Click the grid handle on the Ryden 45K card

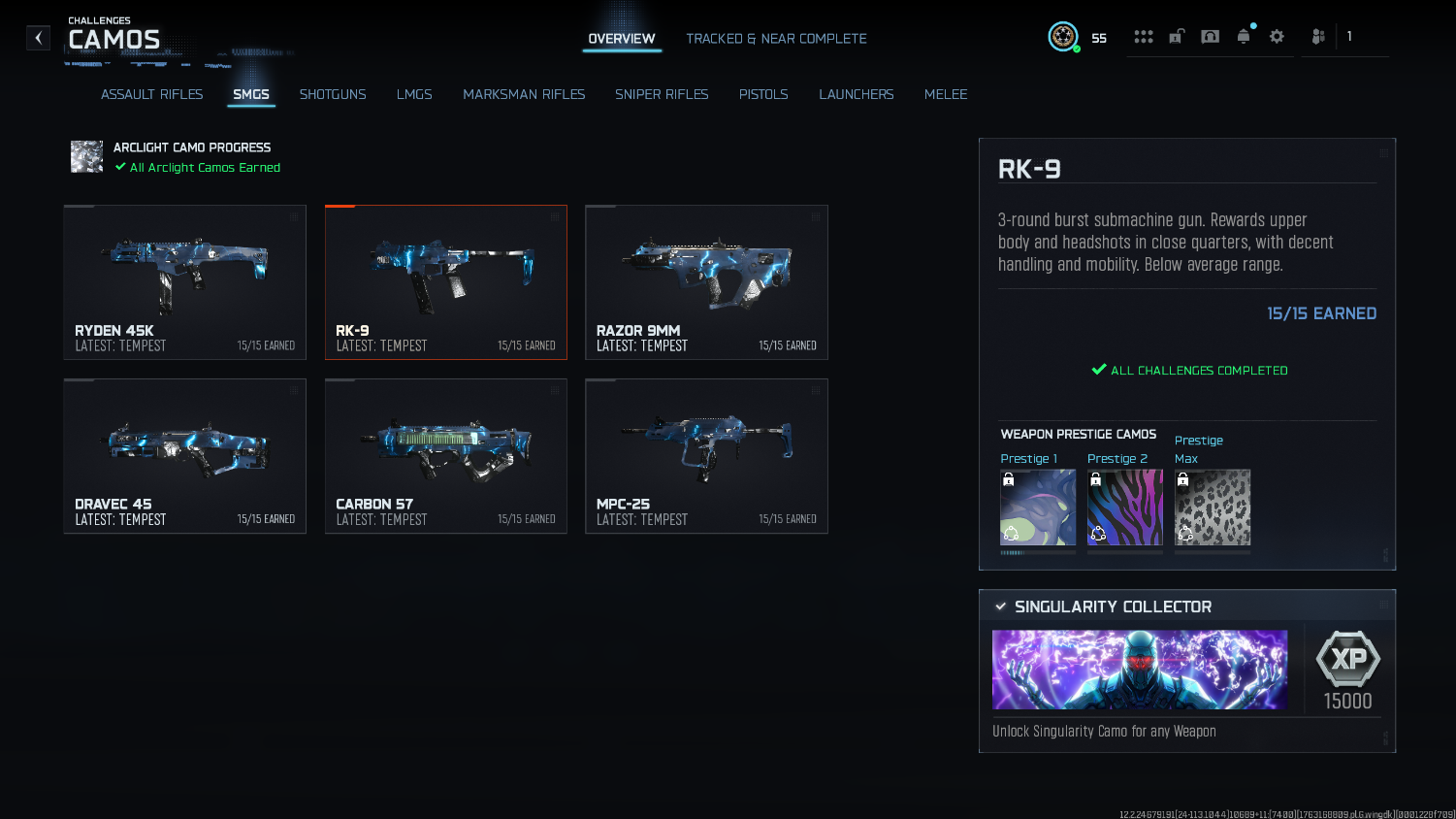295,216
